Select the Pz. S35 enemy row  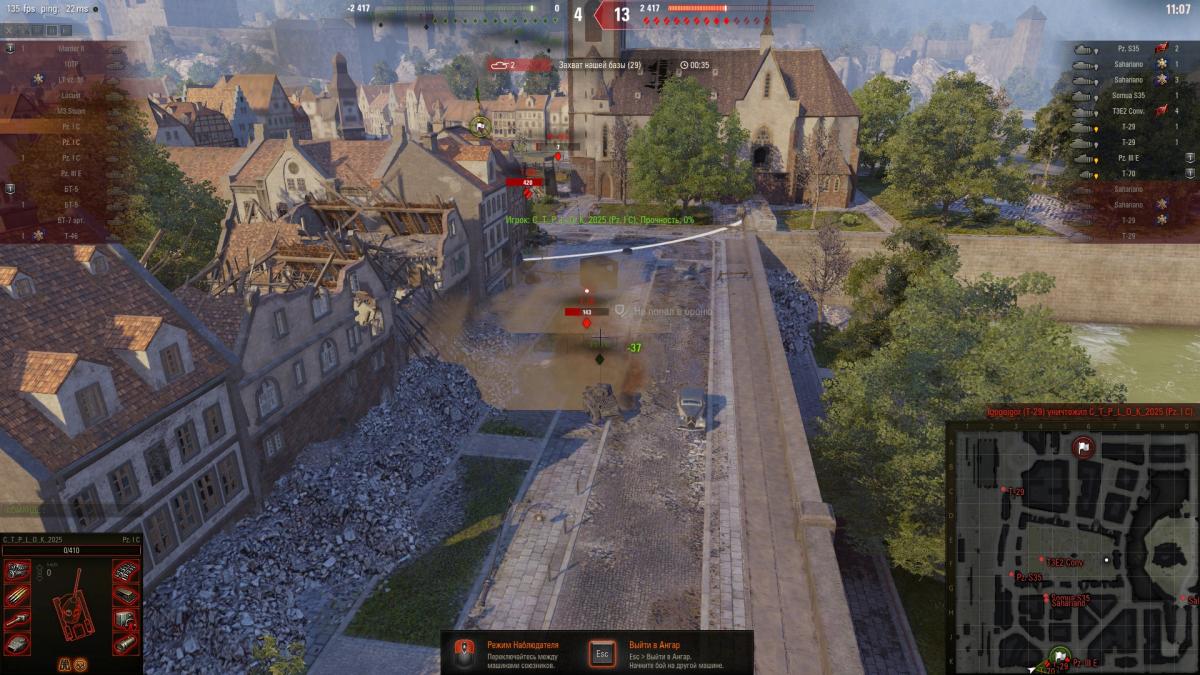point(1130,48)
